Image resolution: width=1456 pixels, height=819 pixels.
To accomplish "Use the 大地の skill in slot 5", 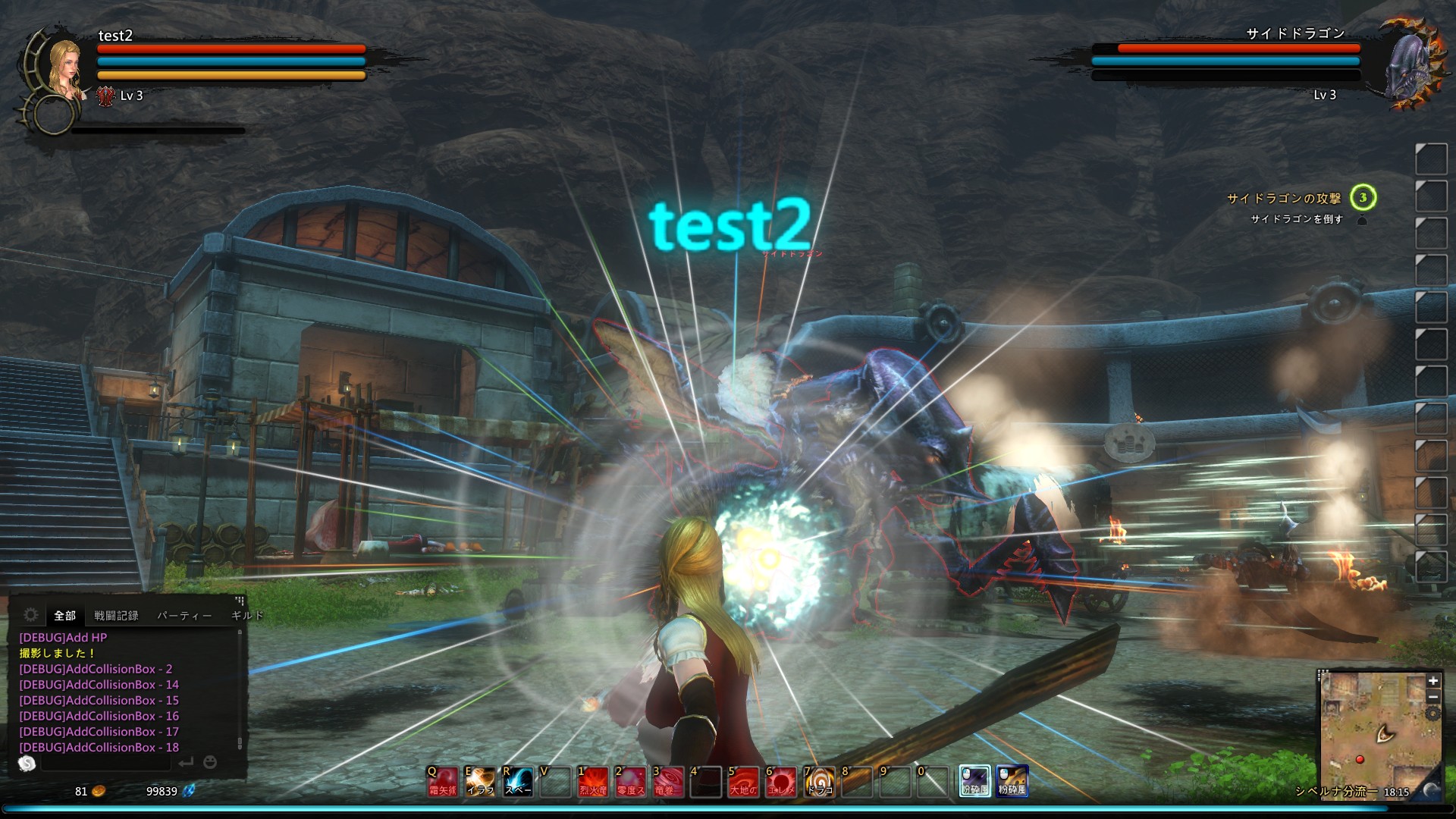I will point(743,781).
